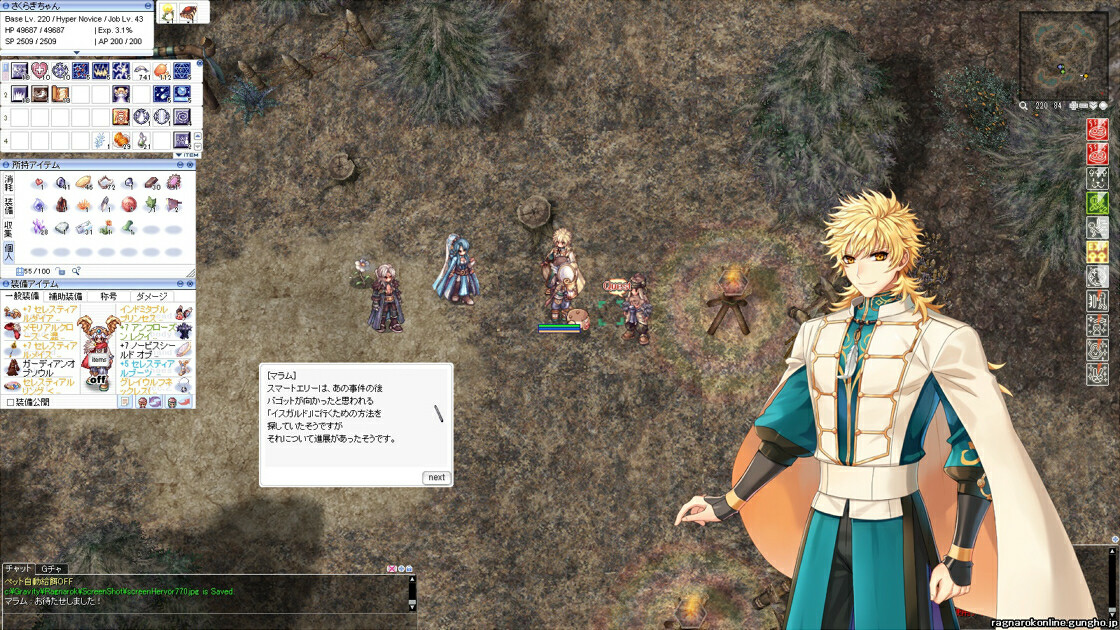Open the 称号 tab
Image resolution: width=1120 pixels, height=630 pixels.
click(108, 296)
